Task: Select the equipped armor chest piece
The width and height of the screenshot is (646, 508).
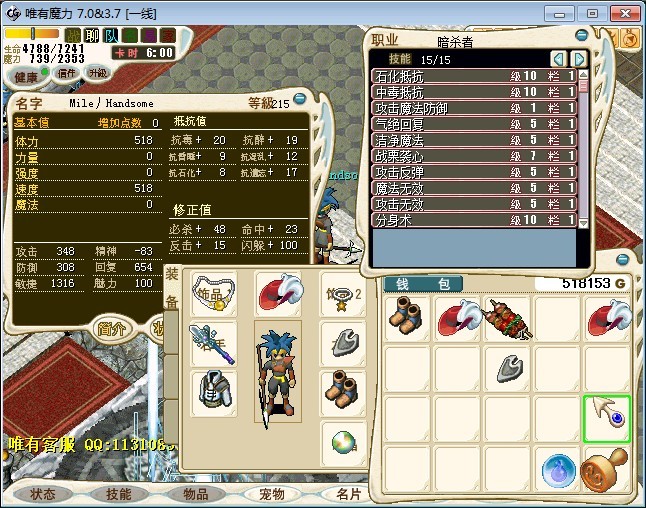Action: tap(213, 390)
